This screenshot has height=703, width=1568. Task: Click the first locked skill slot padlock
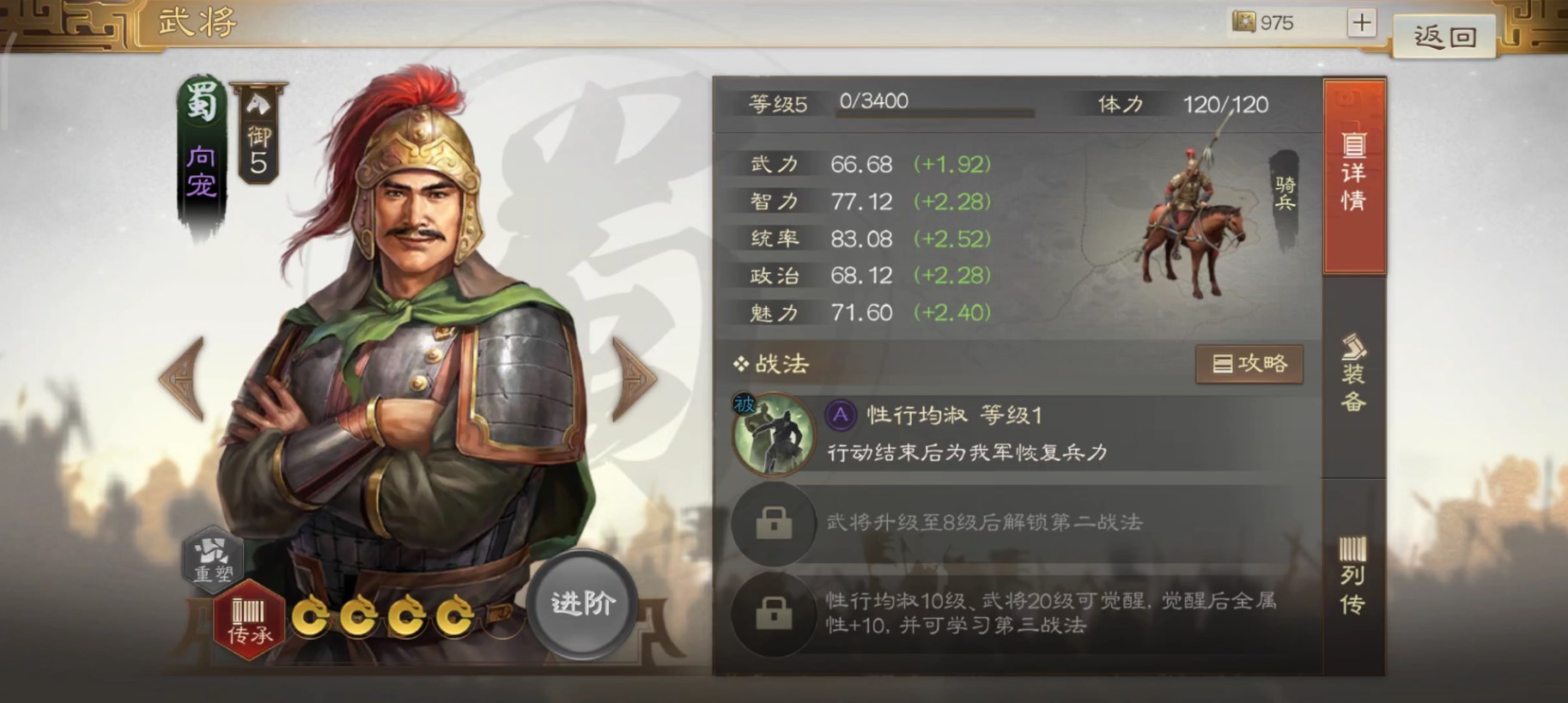774,524
